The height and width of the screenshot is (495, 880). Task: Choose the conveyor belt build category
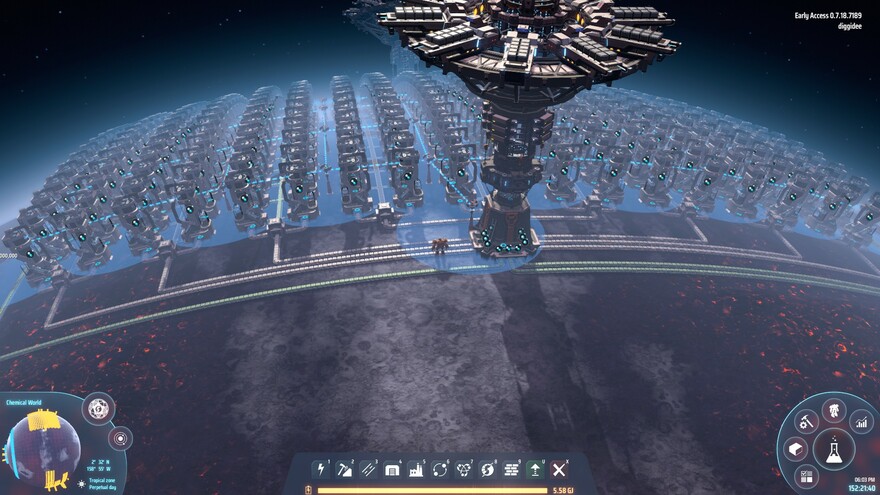pos(368,469)
